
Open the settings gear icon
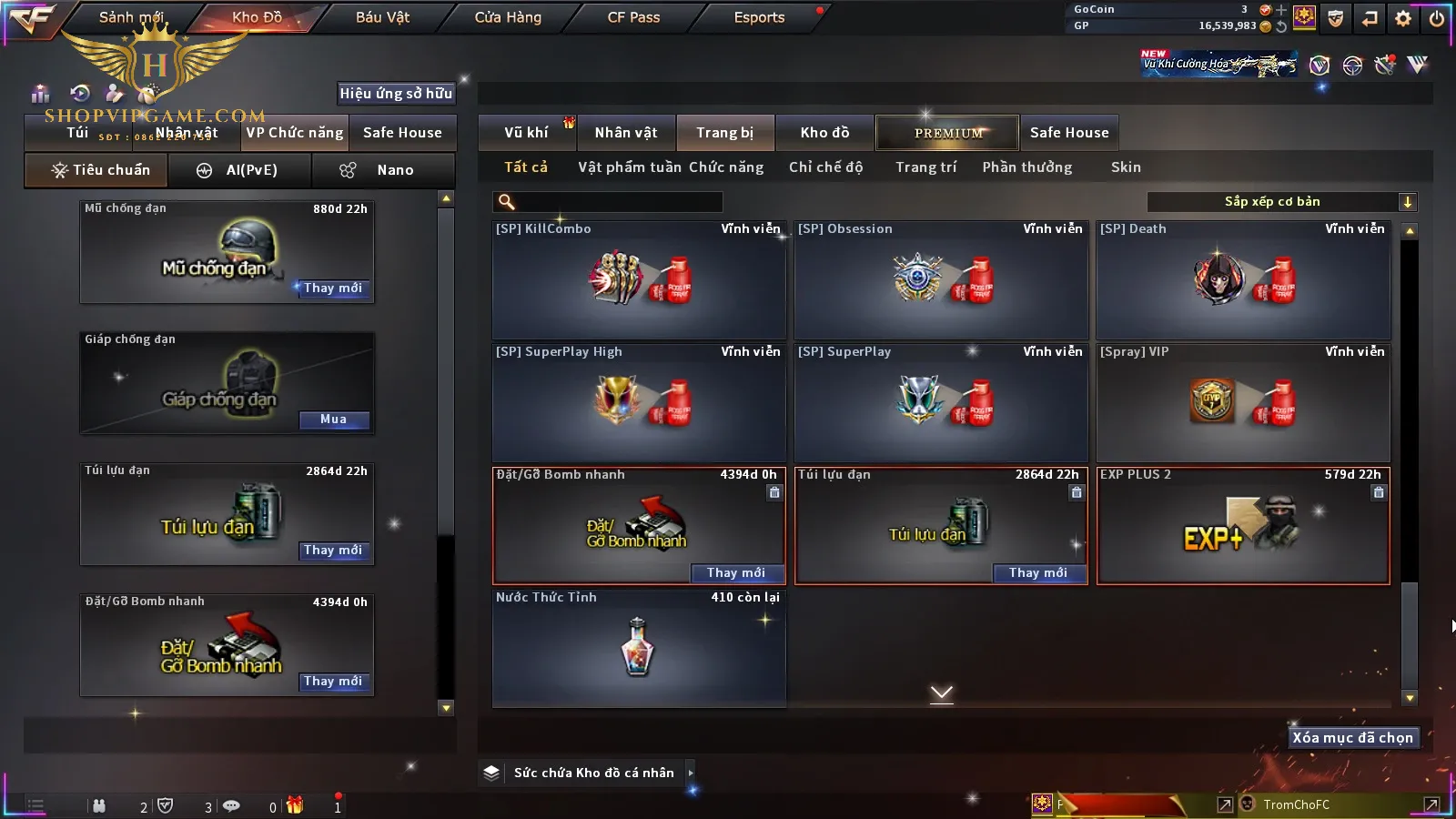click(x=1403, y=18)
